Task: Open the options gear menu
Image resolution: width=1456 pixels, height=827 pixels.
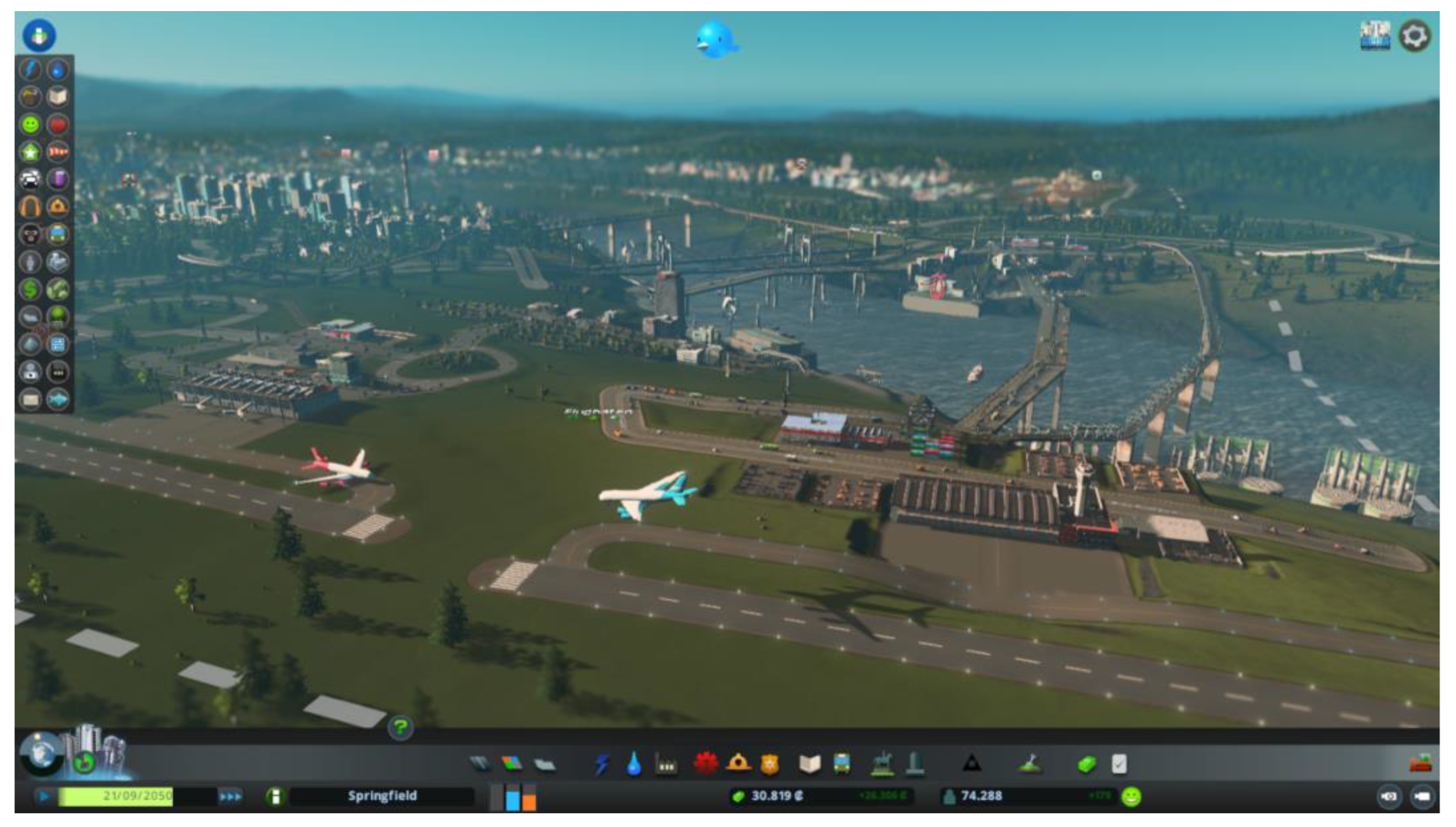Action: point(1414,37)
